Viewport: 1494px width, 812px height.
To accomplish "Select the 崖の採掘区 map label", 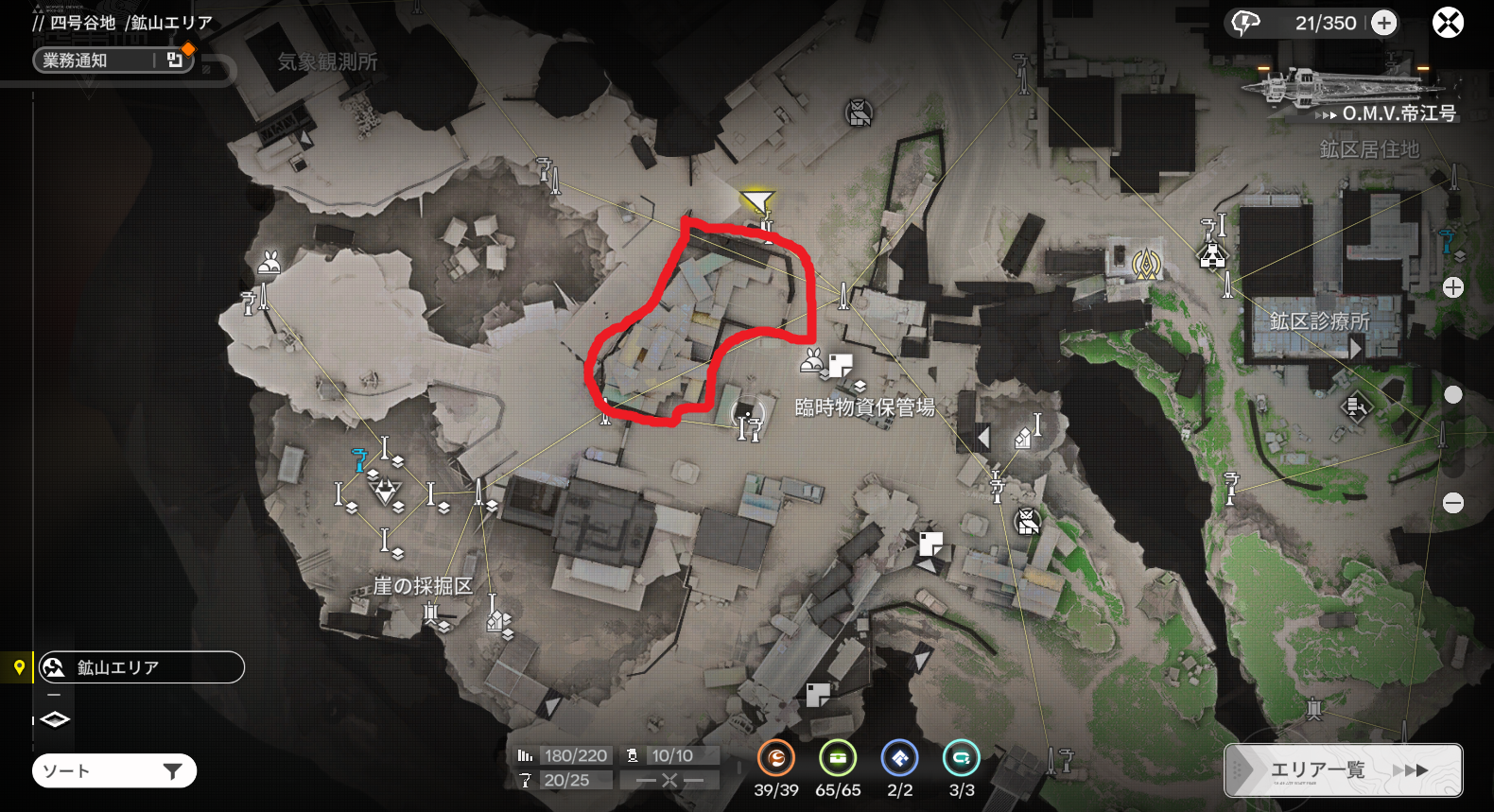I will tap(423, 586).
